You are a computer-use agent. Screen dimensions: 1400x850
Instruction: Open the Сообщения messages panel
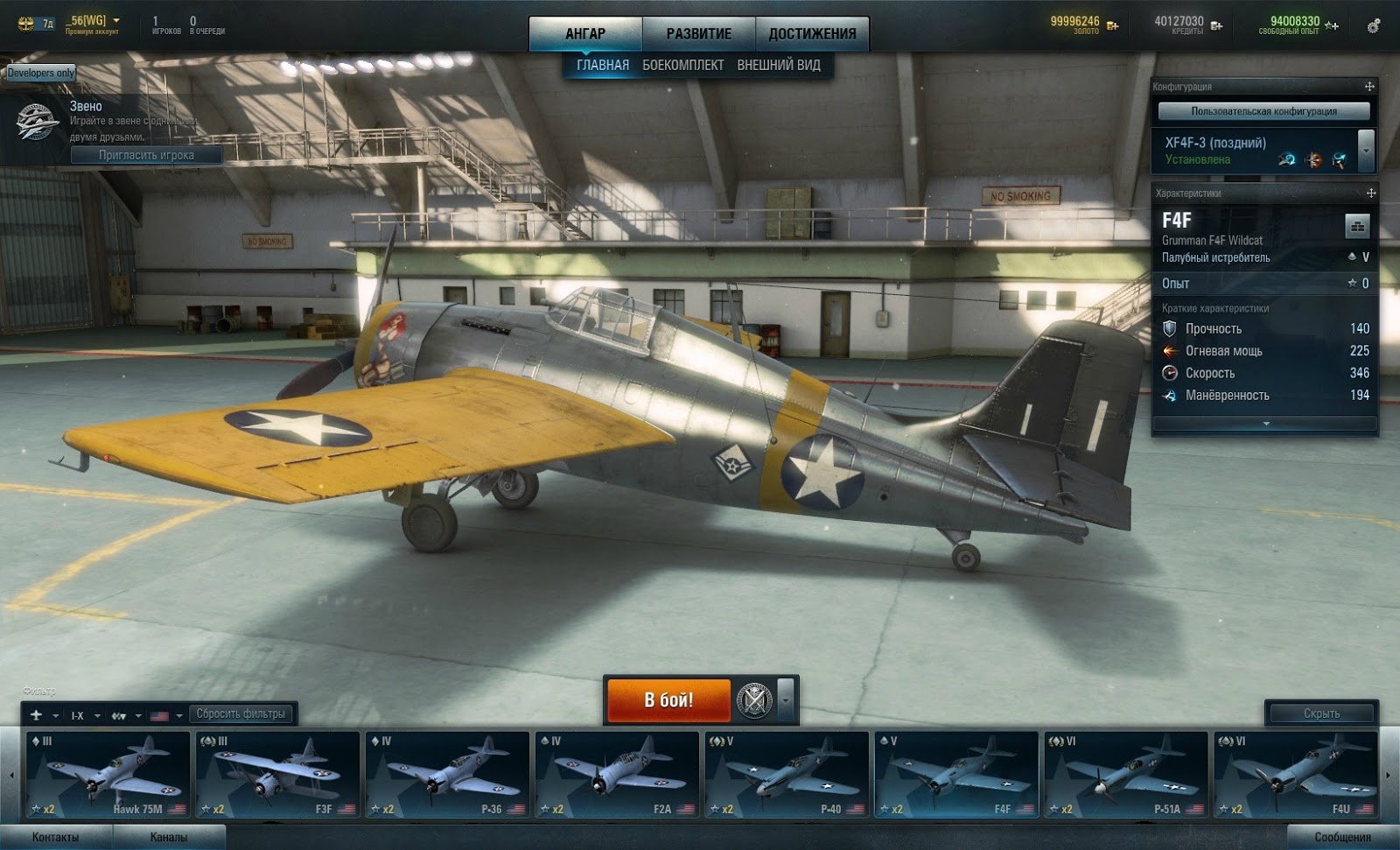point(1342,837)
